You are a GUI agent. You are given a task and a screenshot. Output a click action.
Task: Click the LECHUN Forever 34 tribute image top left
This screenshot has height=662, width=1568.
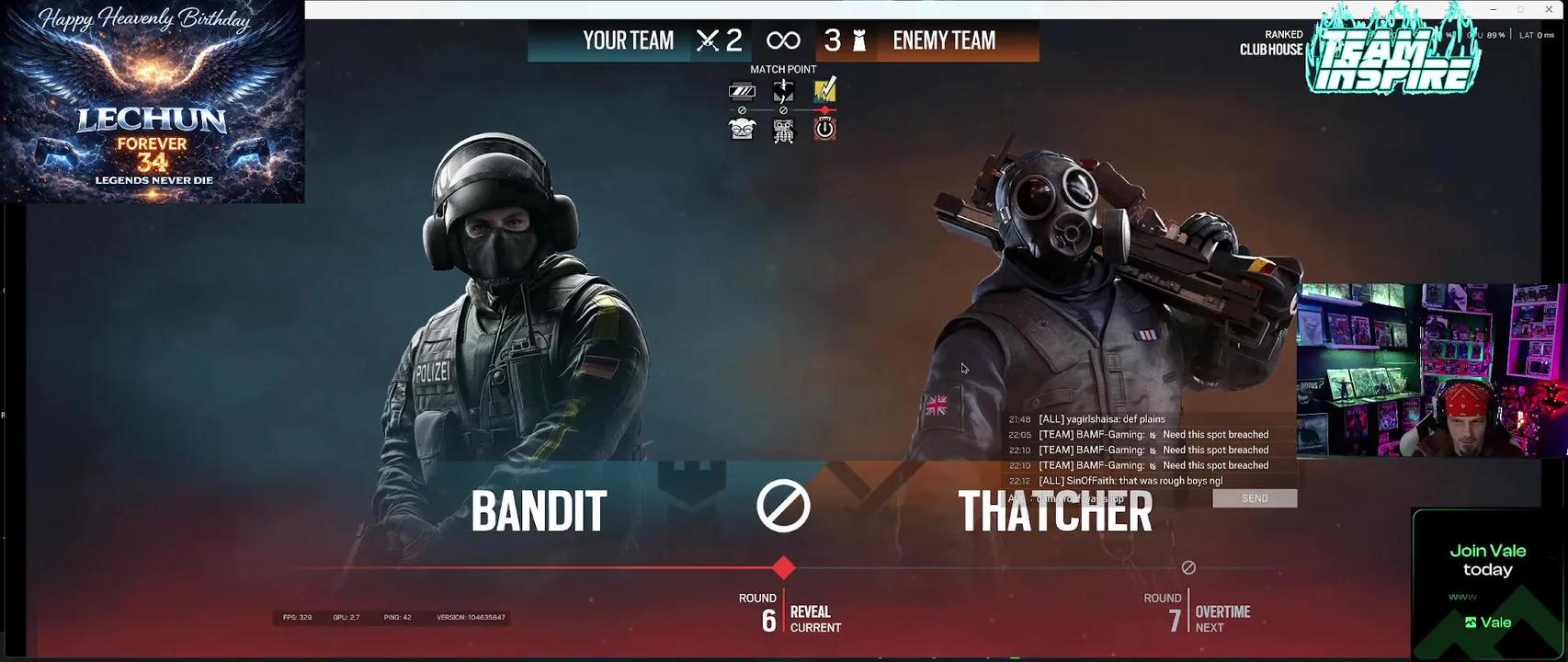click(x=152, y=101)
